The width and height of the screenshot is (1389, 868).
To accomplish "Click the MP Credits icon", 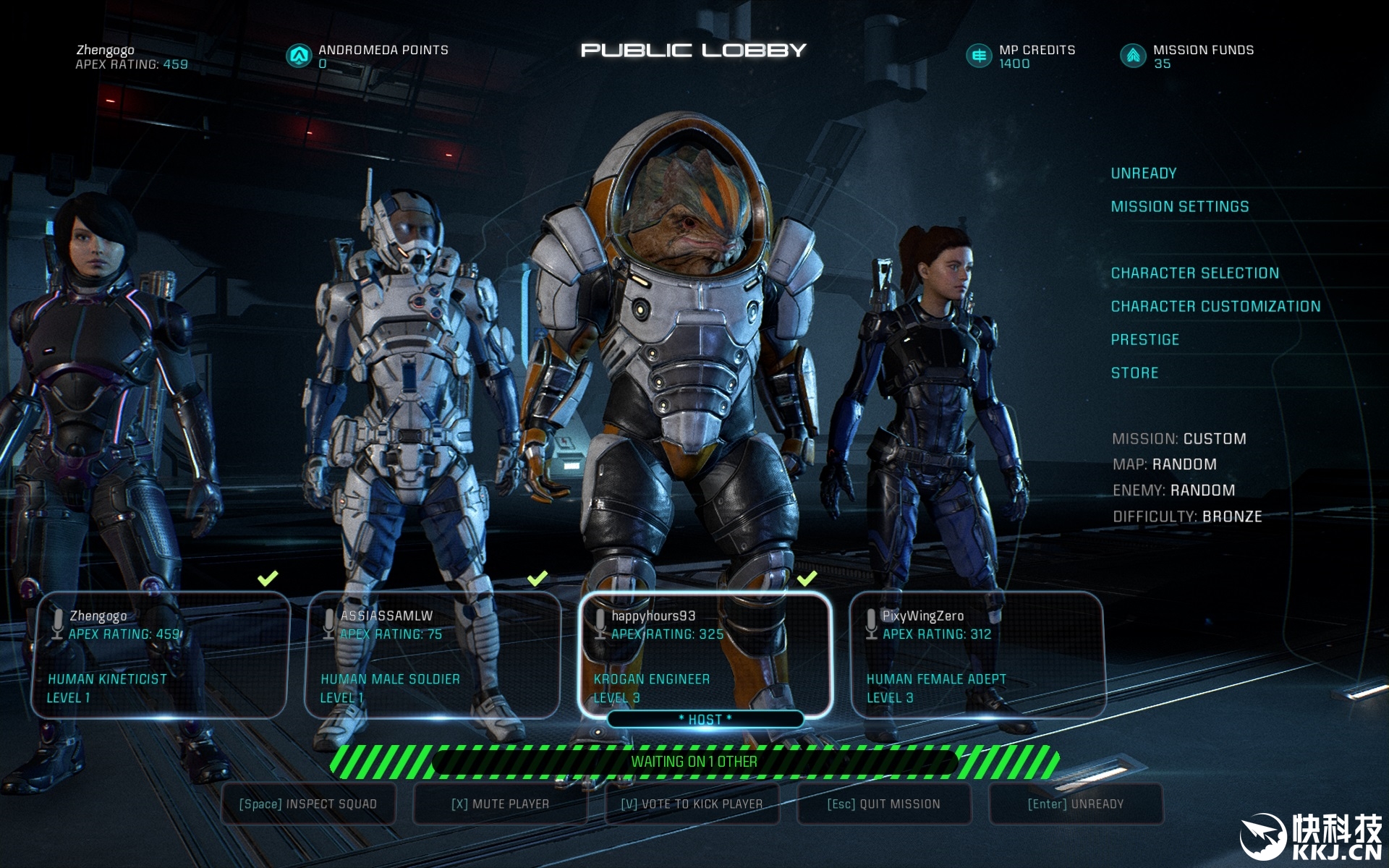I will click(979, 56).
